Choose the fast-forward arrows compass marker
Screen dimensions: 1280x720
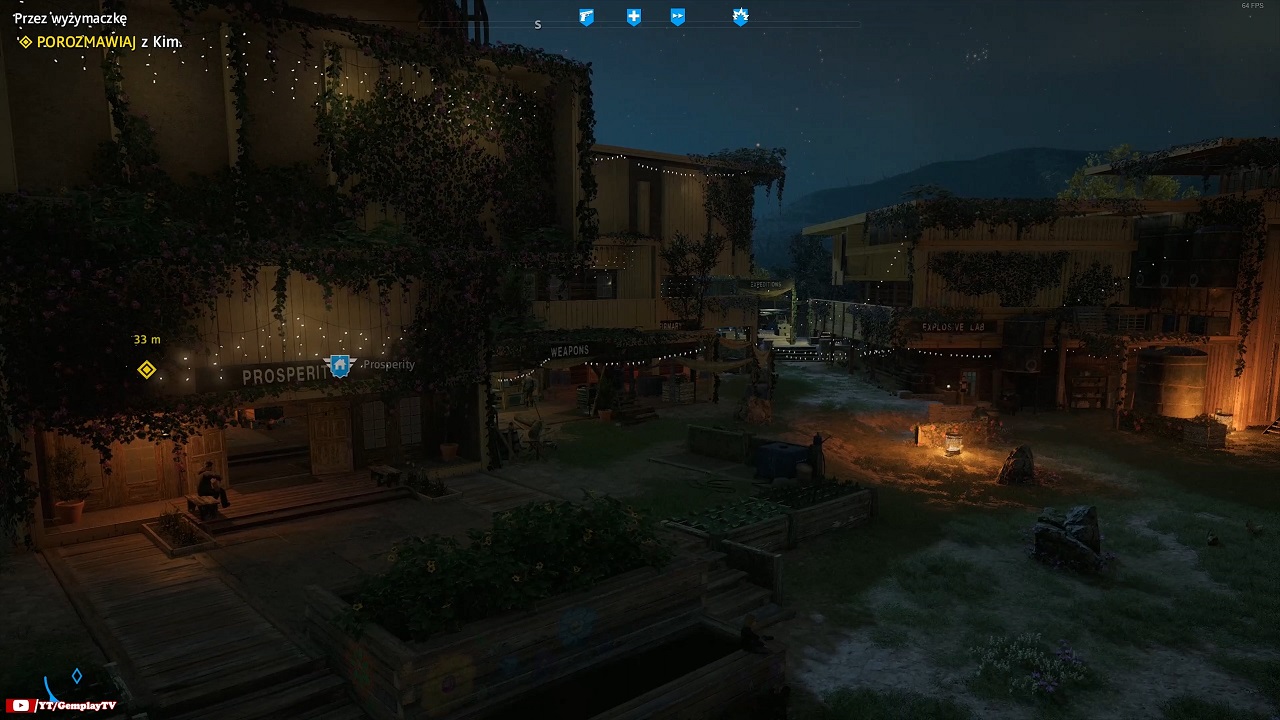(x=678, y=17)
